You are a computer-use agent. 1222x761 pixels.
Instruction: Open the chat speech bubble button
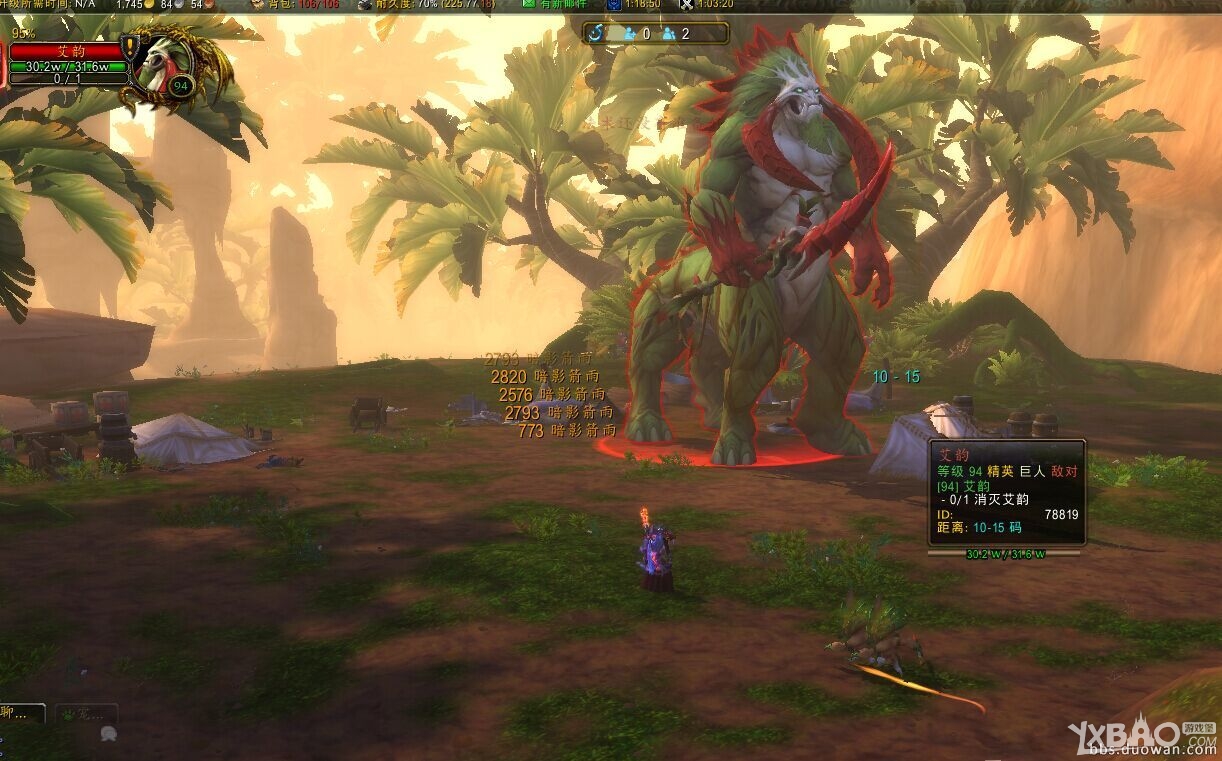[108, 733]
